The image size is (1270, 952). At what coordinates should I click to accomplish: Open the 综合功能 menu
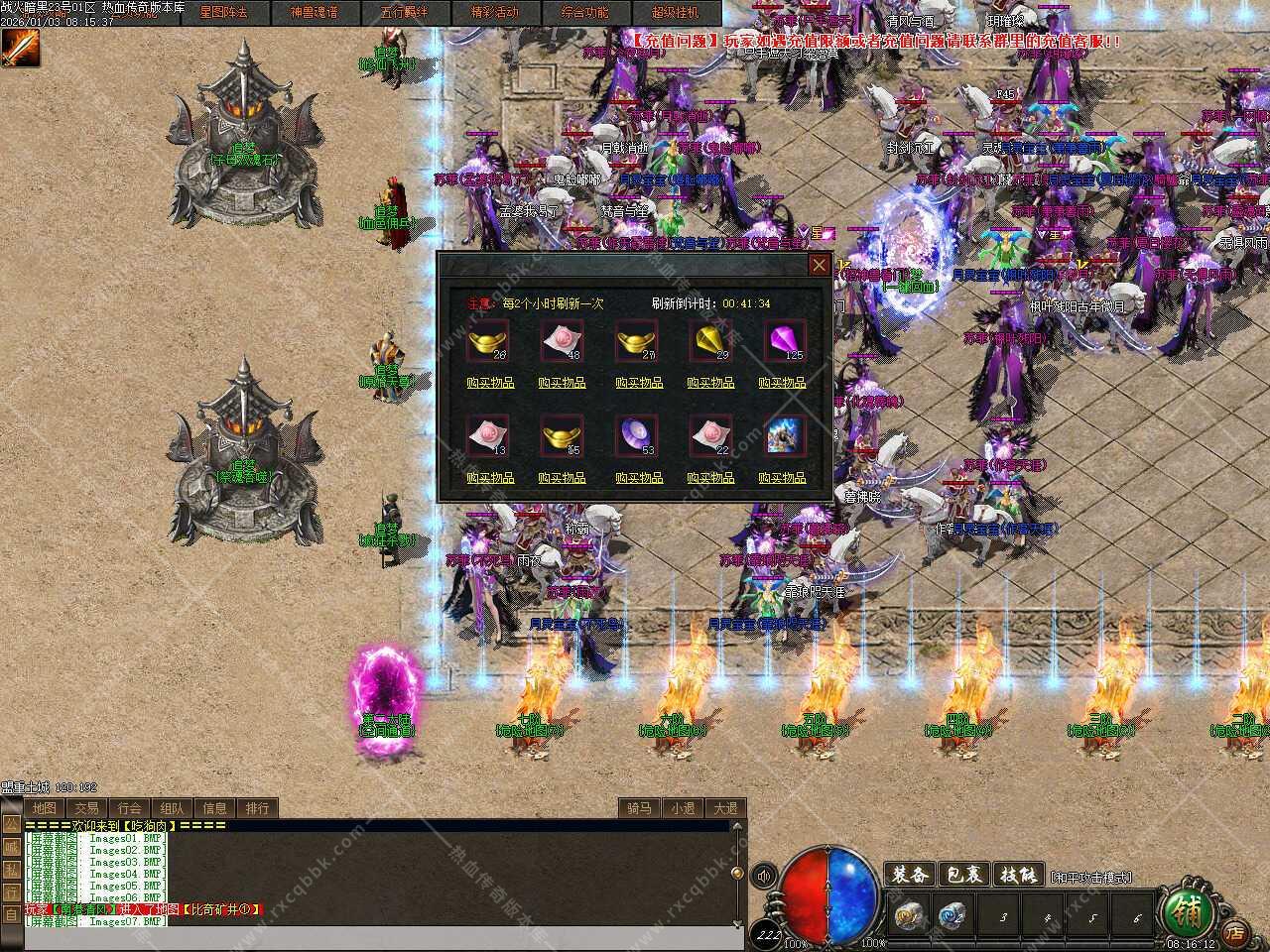coord(584,13)
